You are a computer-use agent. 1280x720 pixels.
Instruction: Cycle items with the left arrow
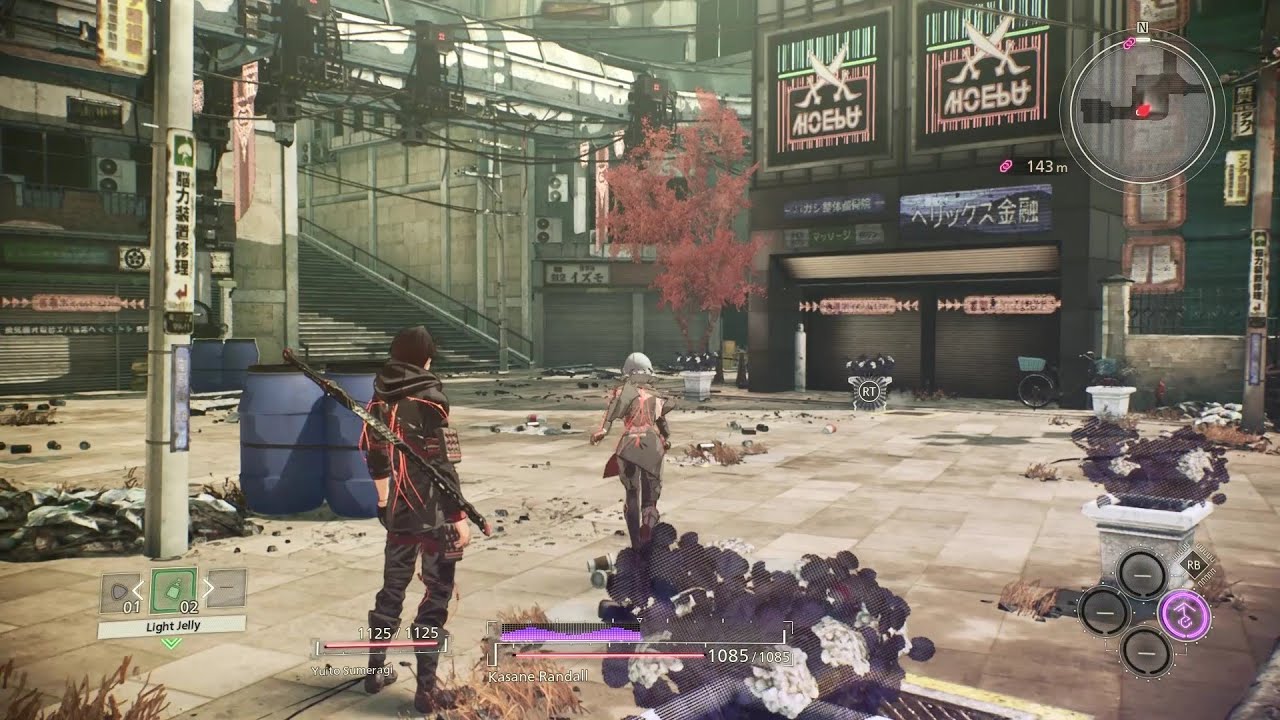(x=140, y=589)
